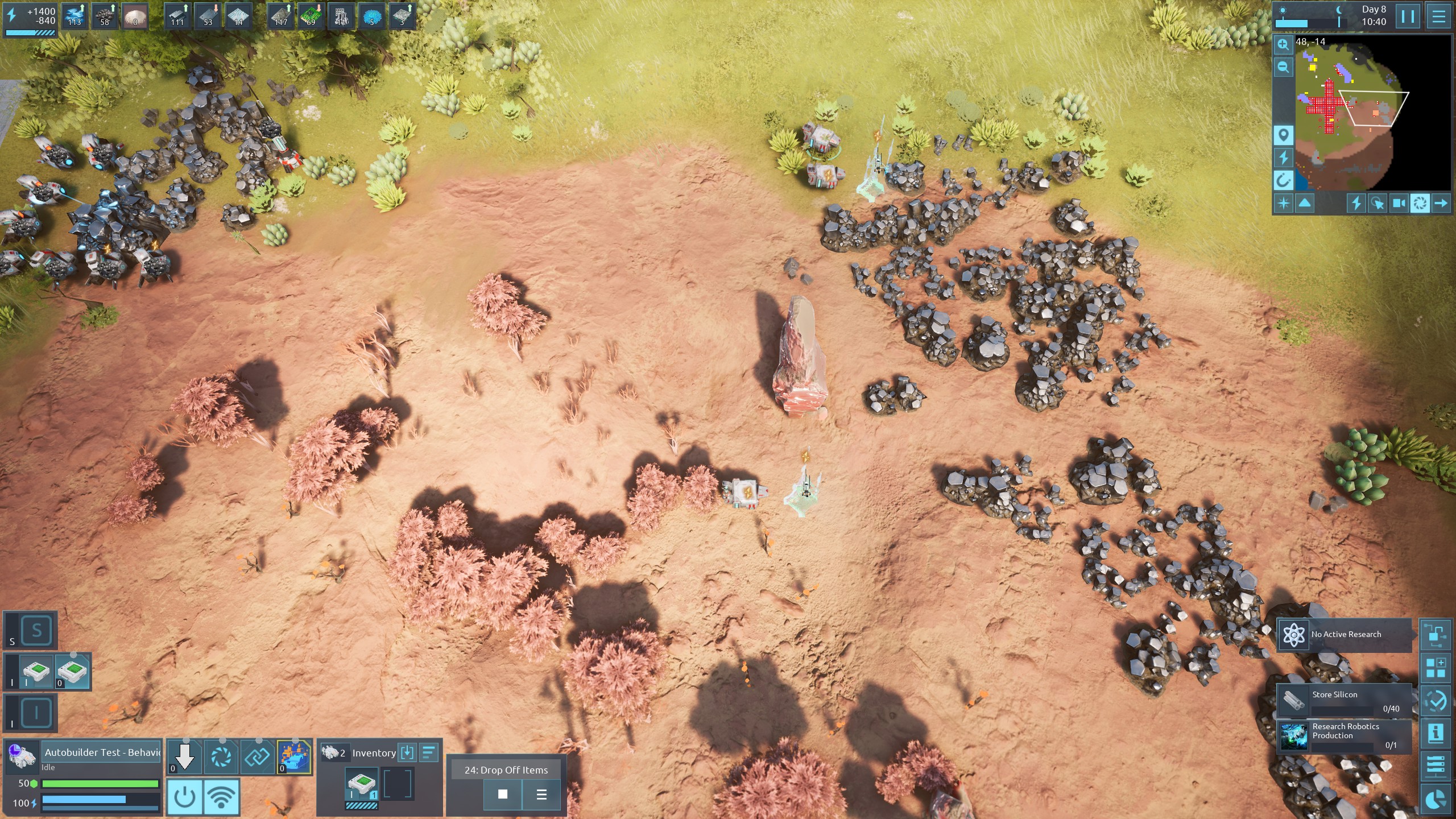Screen dimensions: 1456x819
Task: Open the info book codex button
Action: pyautogui.click(x=1436, y=733)
